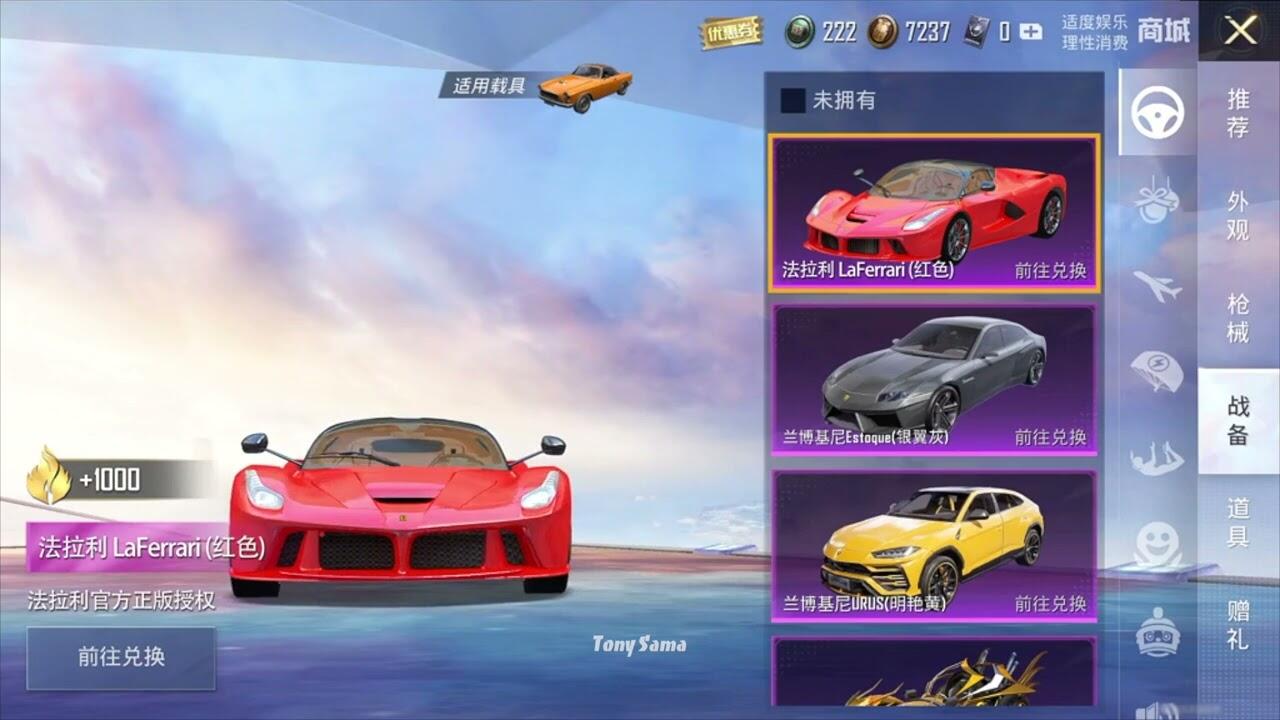Pick the yellow Lamborghini URUS card

click(x=934, y=546)
